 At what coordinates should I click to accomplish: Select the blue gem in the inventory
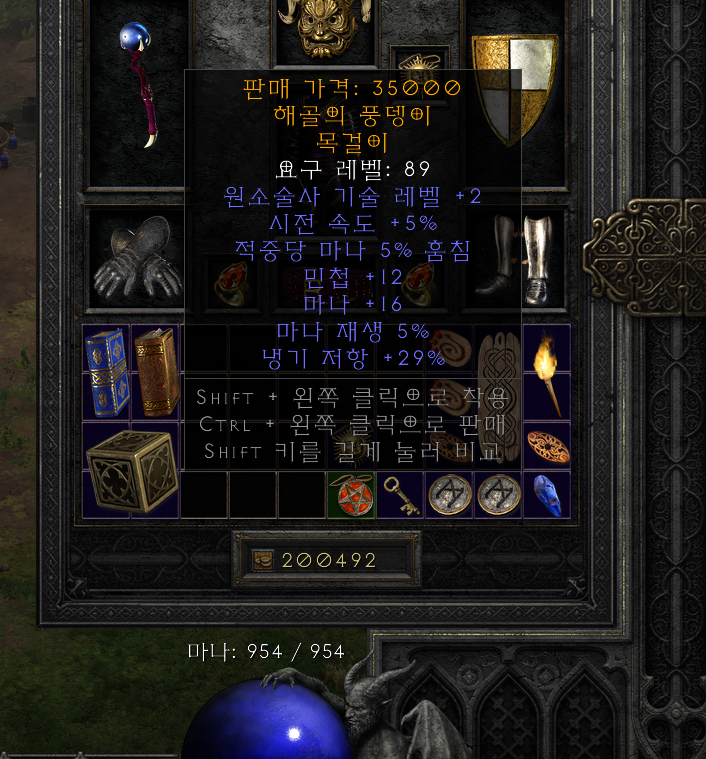[x=546, y=496]
